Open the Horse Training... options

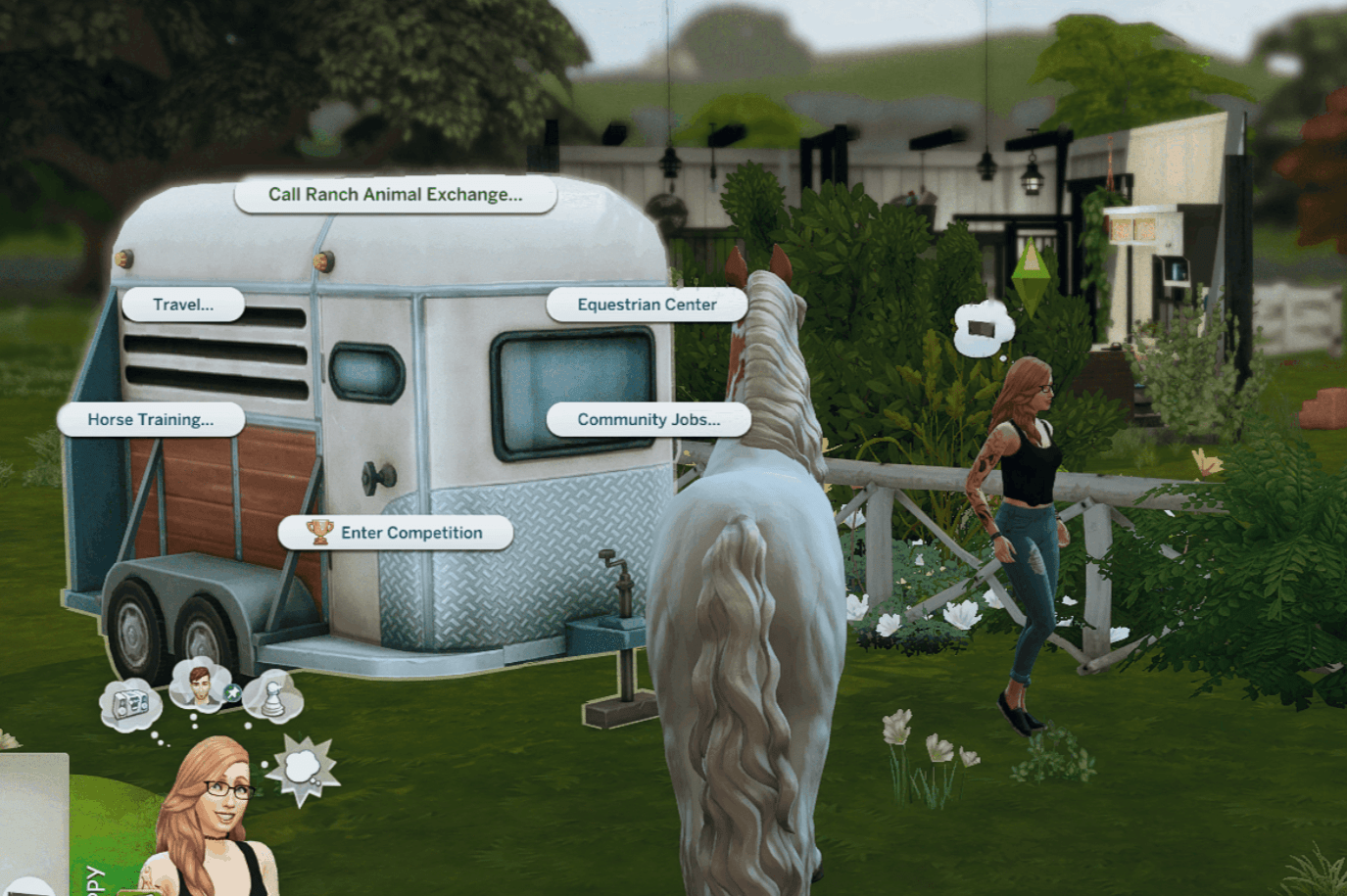[152, 420]
